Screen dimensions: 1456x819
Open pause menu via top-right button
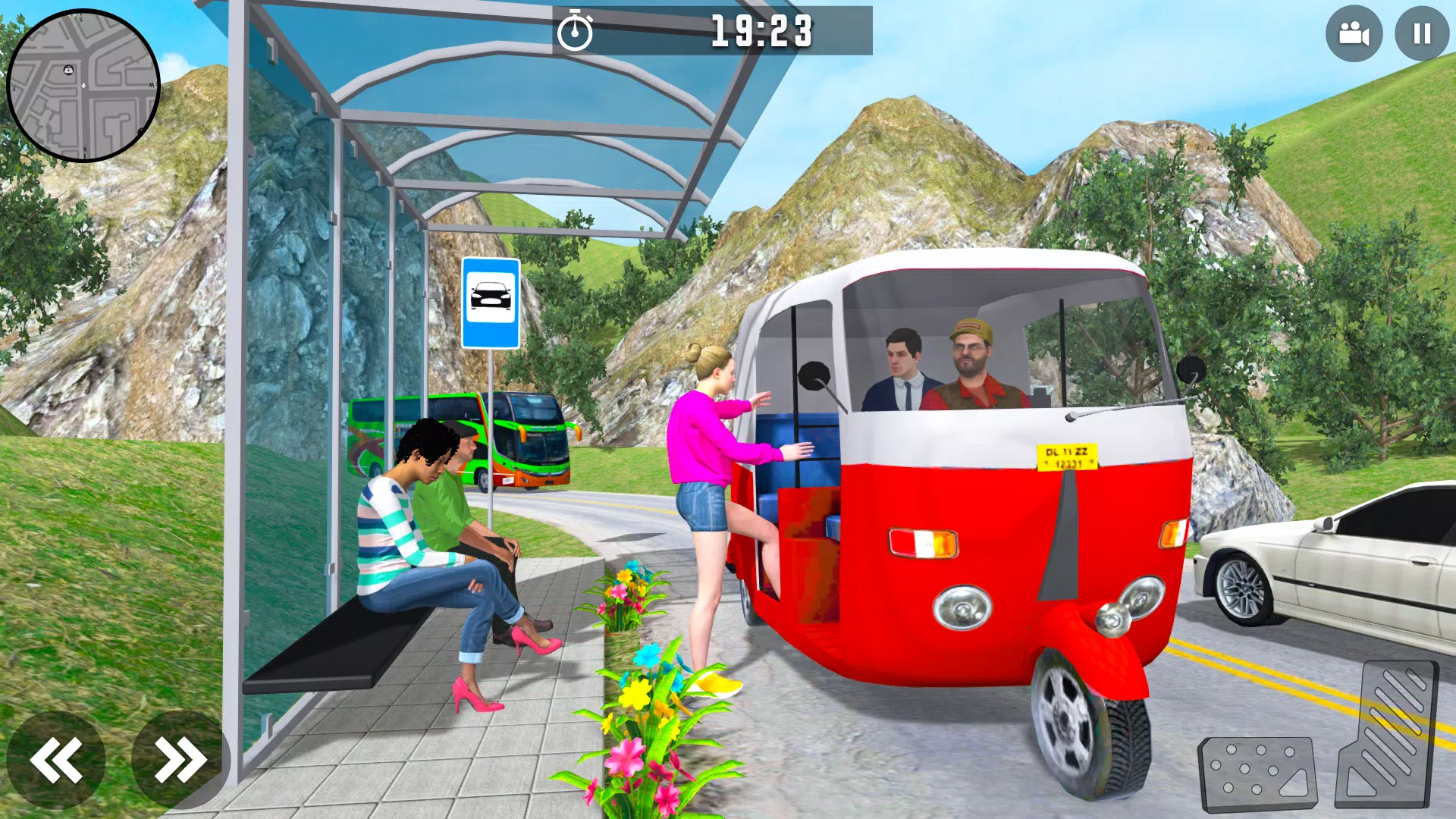(x=1420, y=33)
